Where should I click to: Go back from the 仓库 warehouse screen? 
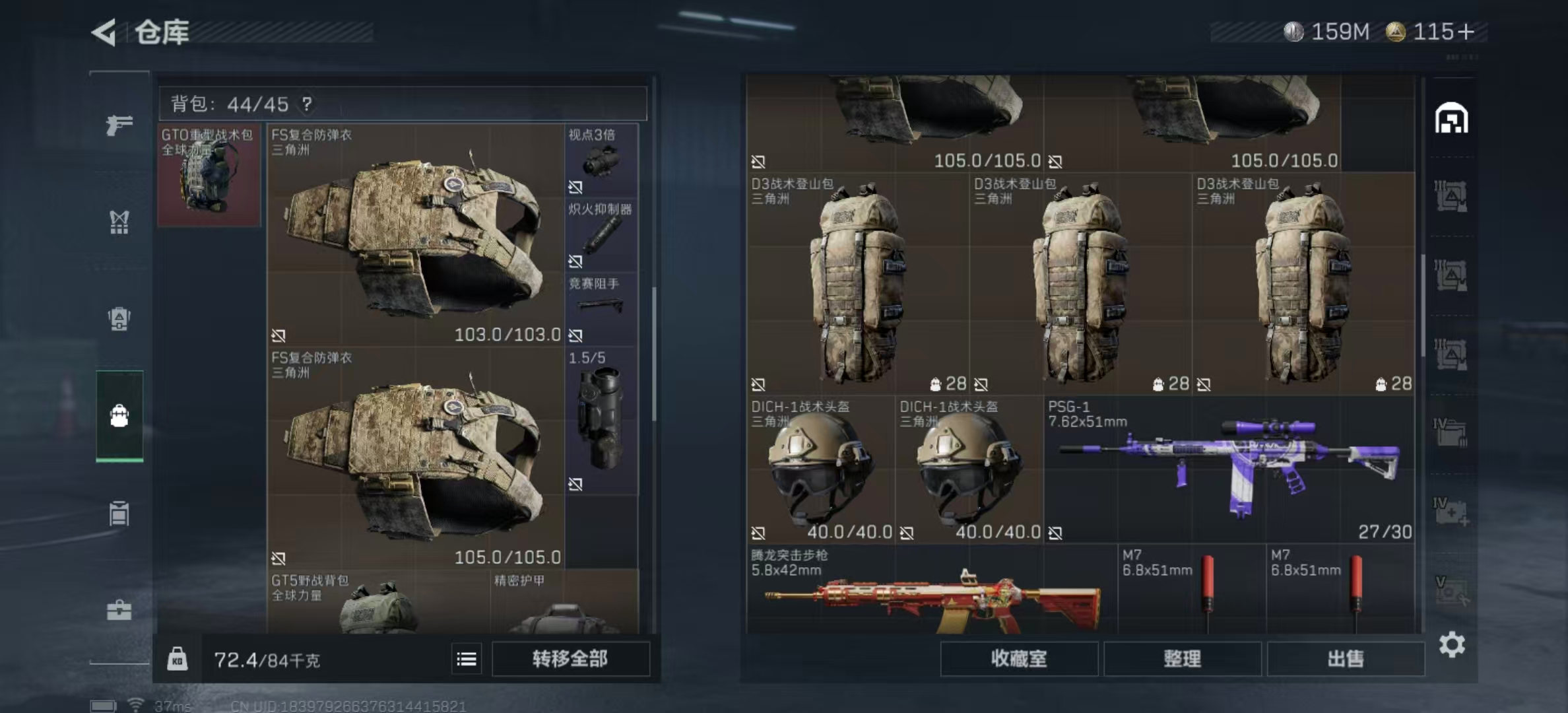(x=104, y=32)
